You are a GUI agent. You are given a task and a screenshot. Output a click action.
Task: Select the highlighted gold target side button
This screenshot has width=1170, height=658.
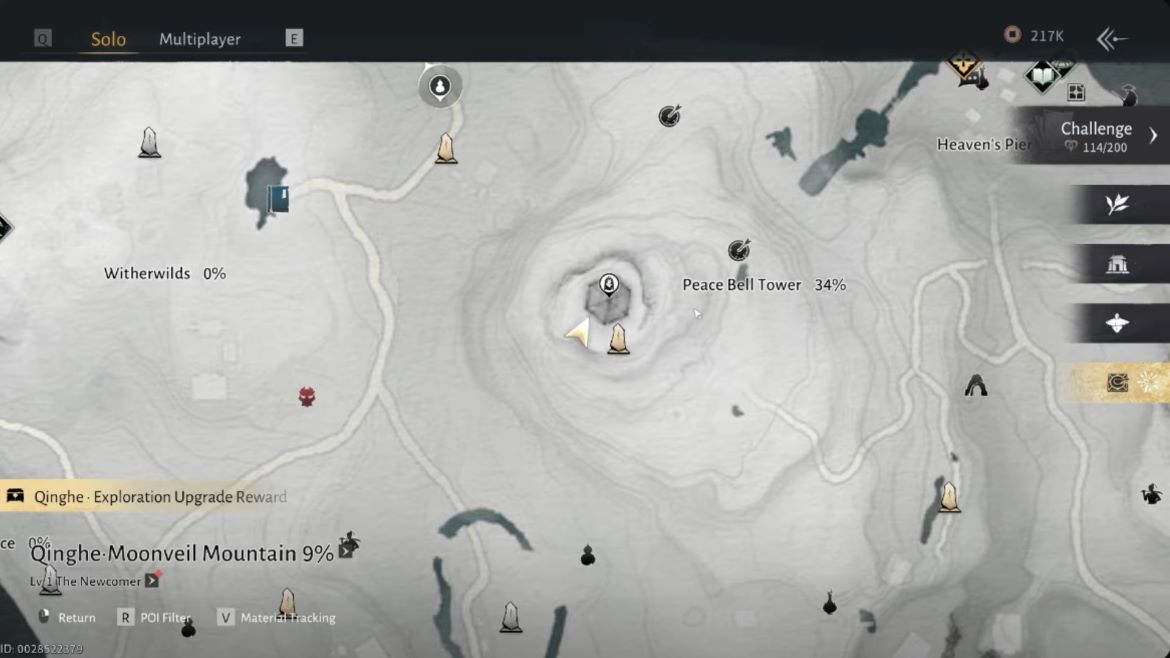1118,383
